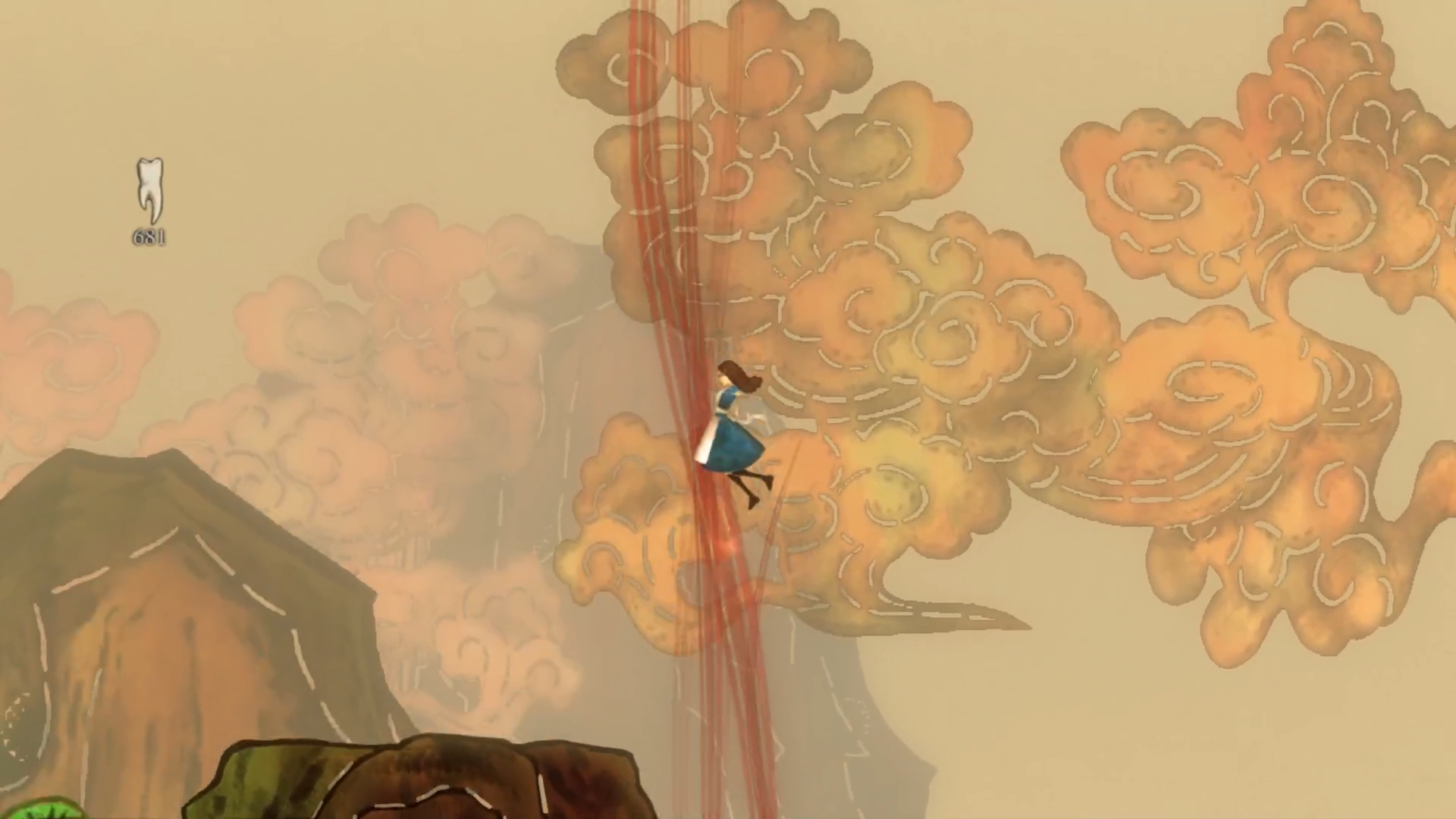Click the tooth currency icon
The width and height of the screenshot is (1456, 819).
click(149, 189)
